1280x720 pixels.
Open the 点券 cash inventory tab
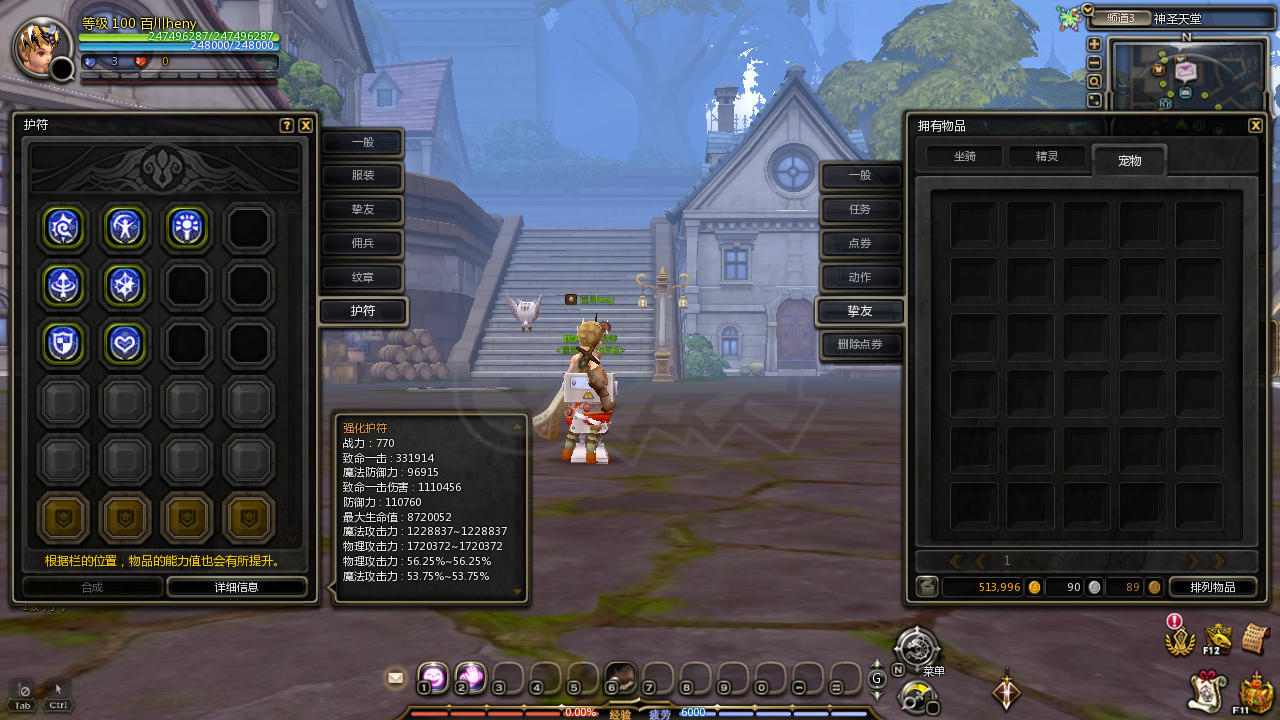coord(860,243)
